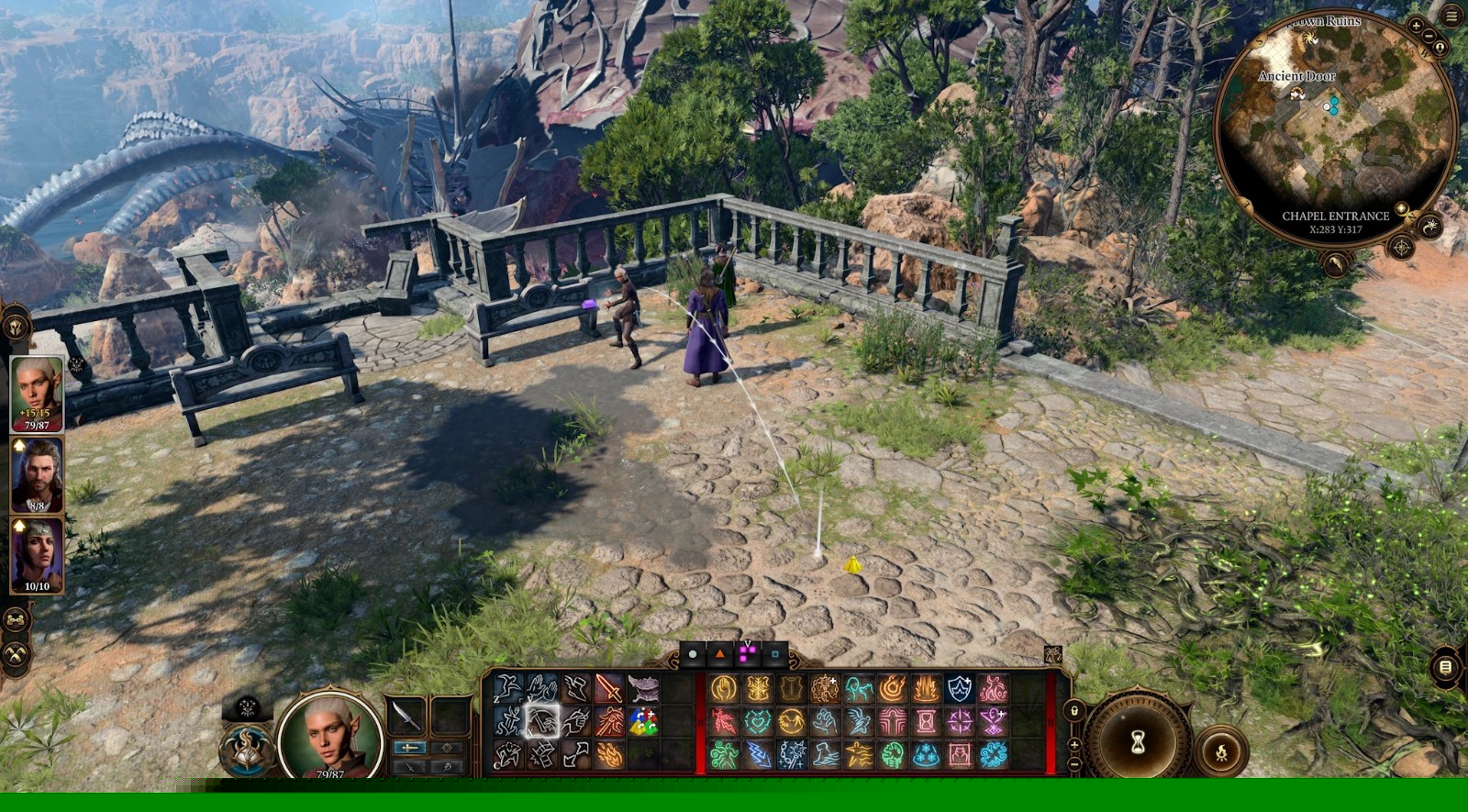Select the companion portrait with 10/10 health
Image resolution: width=1468 pixels, height=812 pixels.
(x=37, y=554)
